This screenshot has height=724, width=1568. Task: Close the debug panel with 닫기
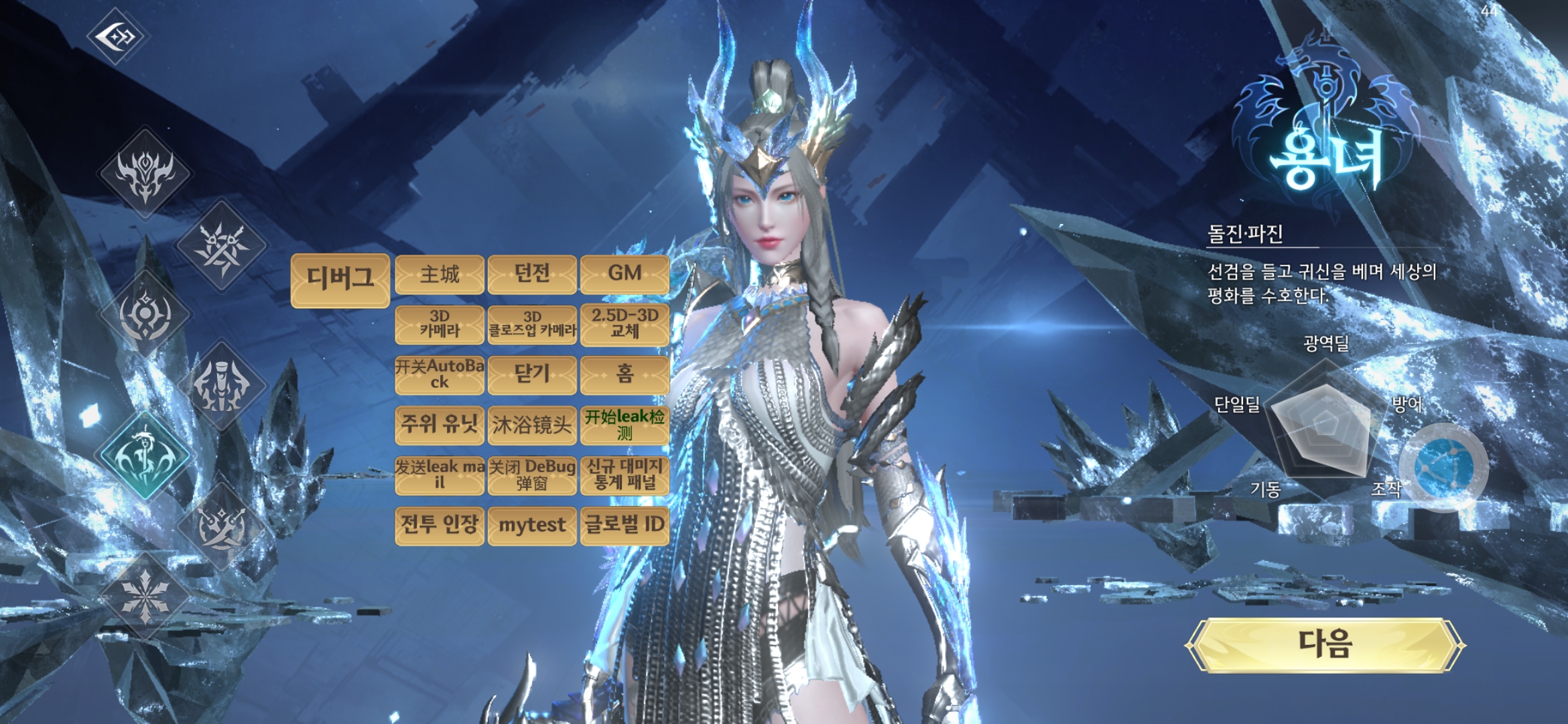[x=532, y=375]
